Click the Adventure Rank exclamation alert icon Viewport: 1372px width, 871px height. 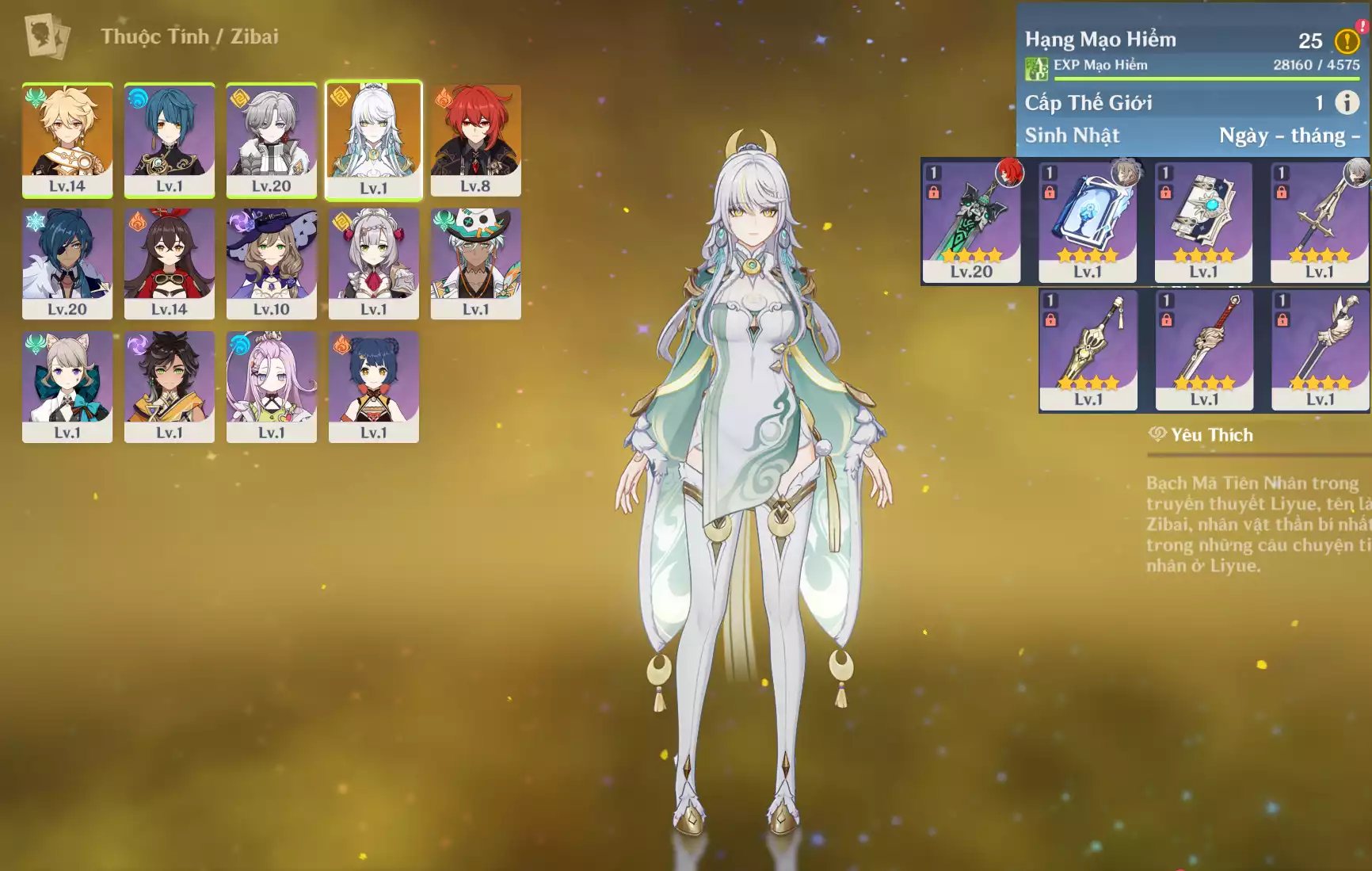click(1347, 40)
